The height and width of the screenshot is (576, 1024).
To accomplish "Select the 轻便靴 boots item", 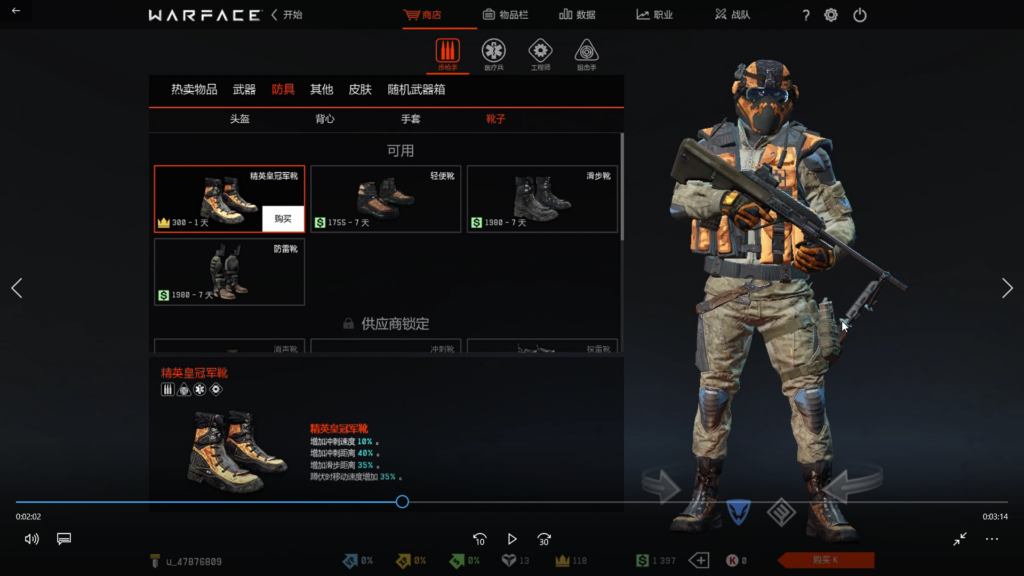I will pos(385,199).
